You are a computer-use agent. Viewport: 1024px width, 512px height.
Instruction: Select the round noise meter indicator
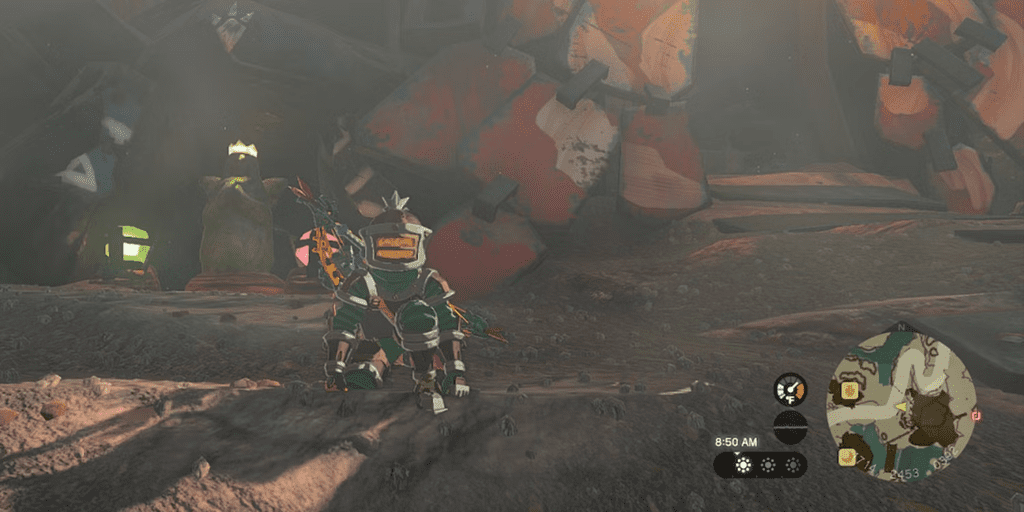(790, 426)
